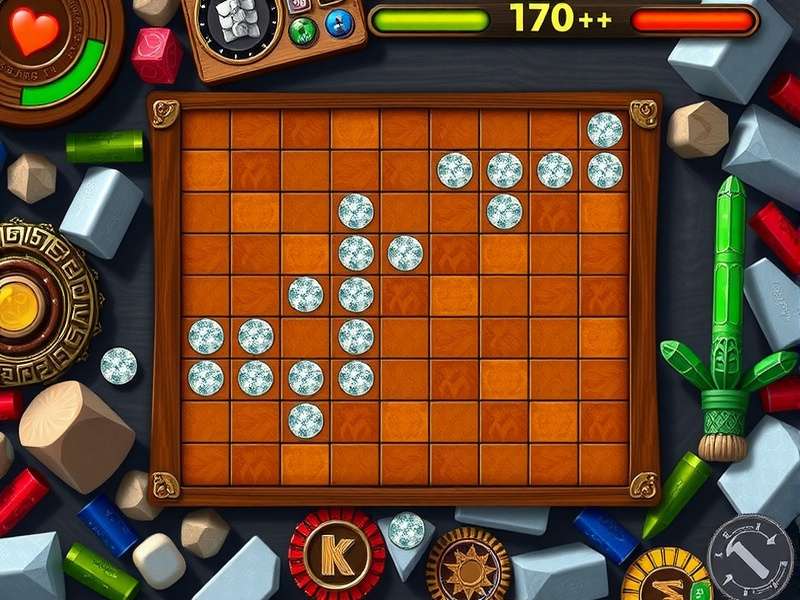Use the gray hammer tool button
Screen dimensions: 800x600
[x=750, y=558]
